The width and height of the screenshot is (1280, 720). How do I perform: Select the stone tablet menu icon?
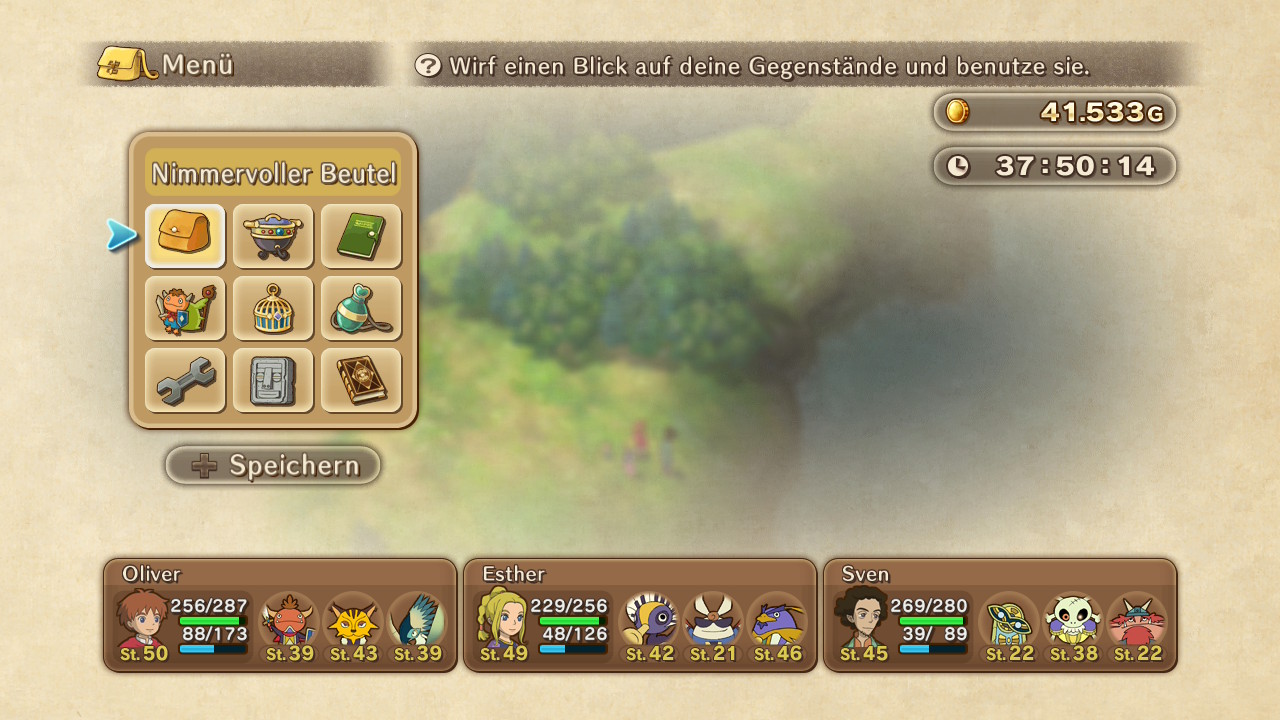(x=273, y=380)
